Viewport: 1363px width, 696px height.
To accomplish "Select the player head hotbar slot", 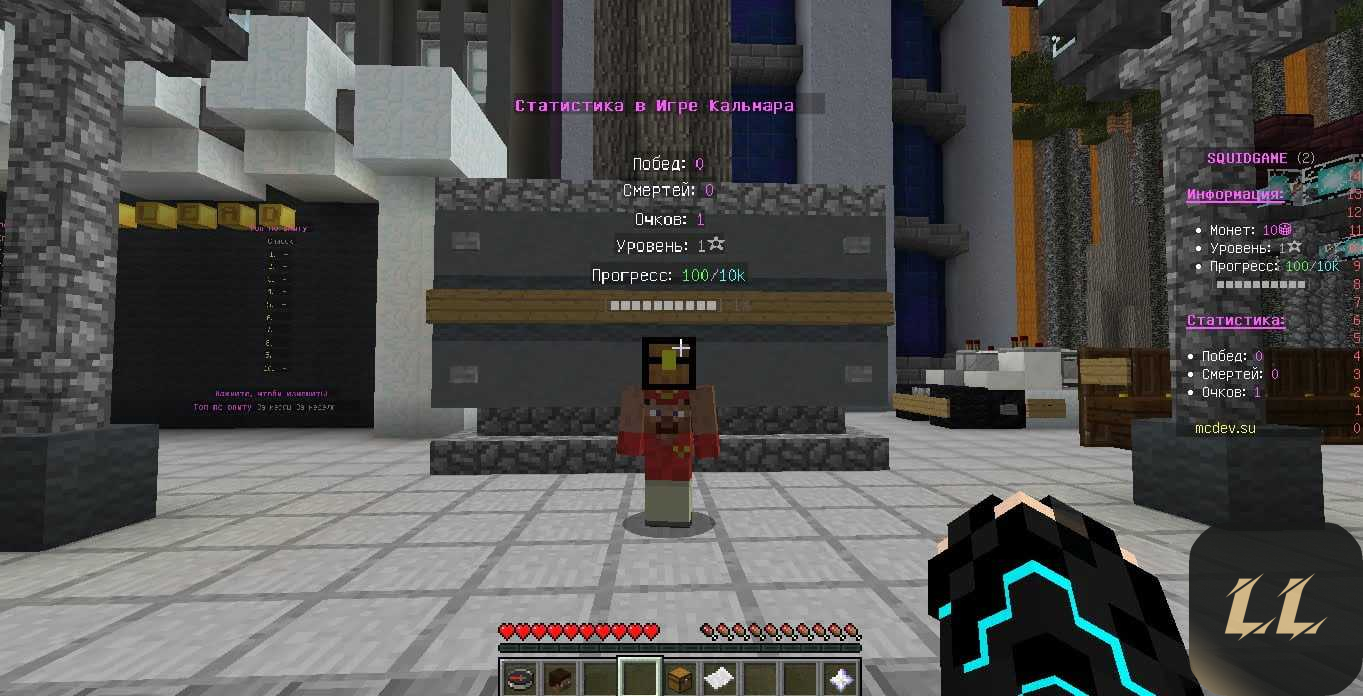I will pyautogui.click(x=559, y=678).
